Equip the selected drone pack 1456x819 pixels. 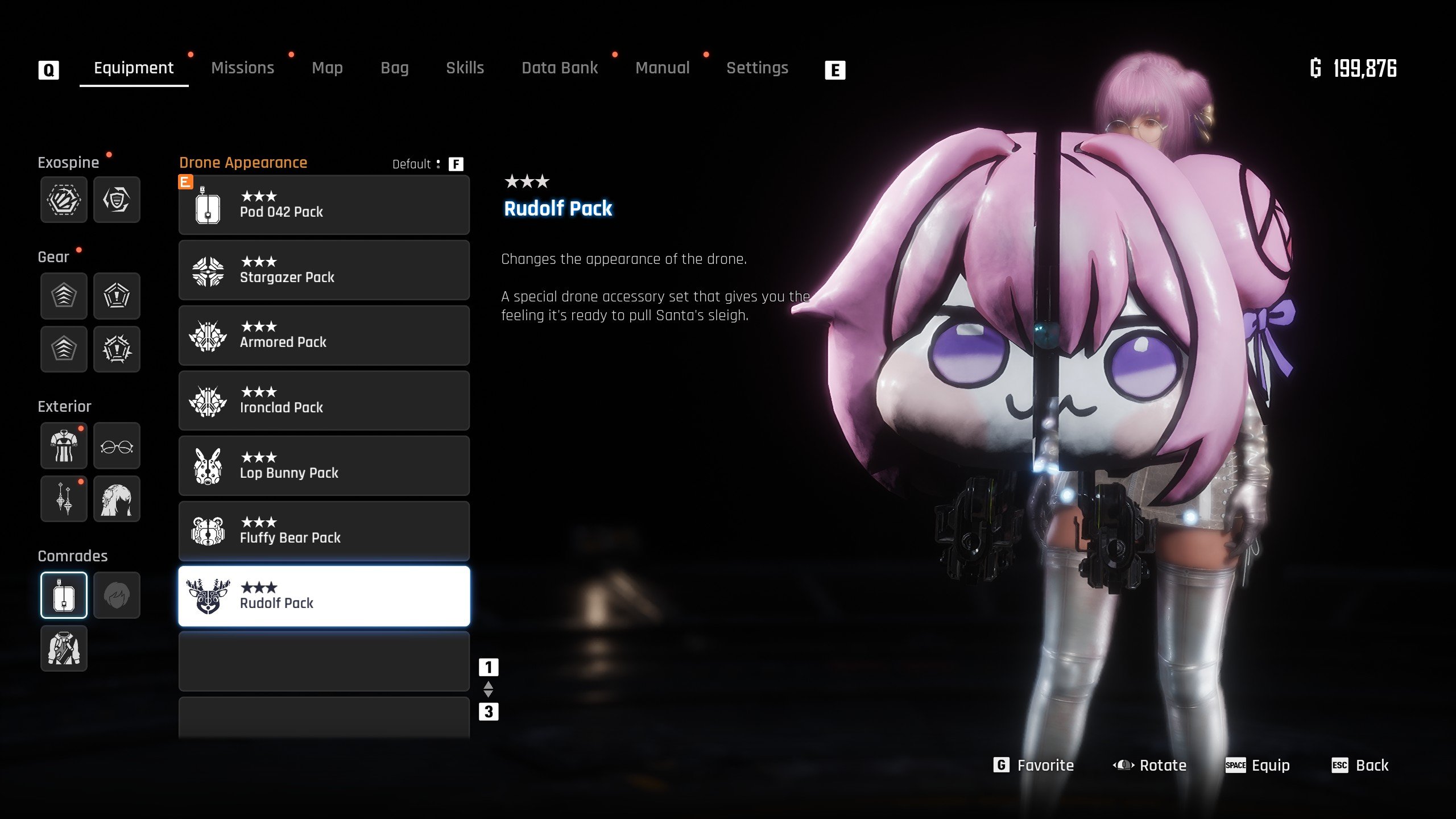[1258, 766]
